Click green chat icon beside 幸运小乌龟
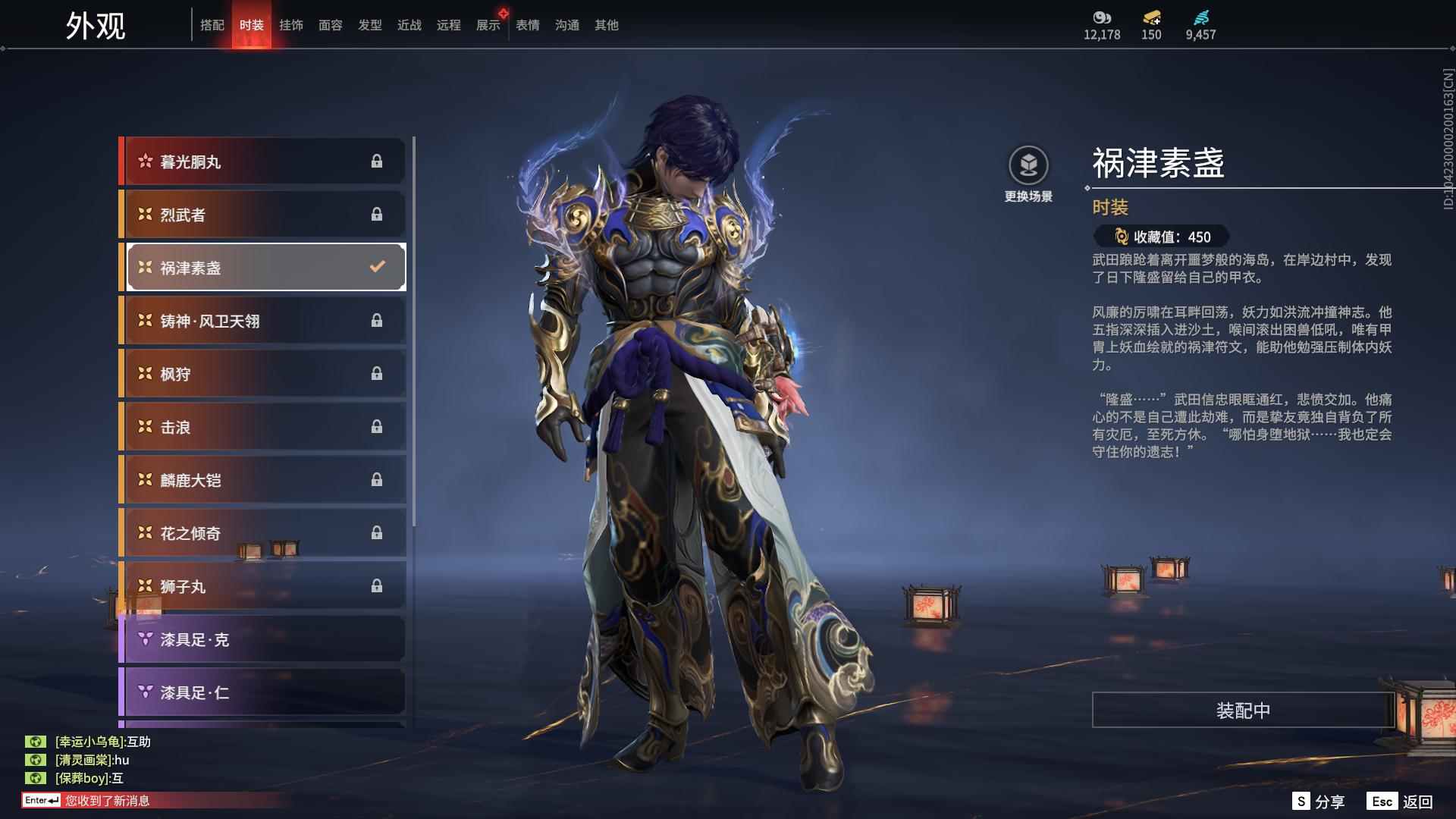The height and width of the screenshot is (819, 1456). pos(36,742)
